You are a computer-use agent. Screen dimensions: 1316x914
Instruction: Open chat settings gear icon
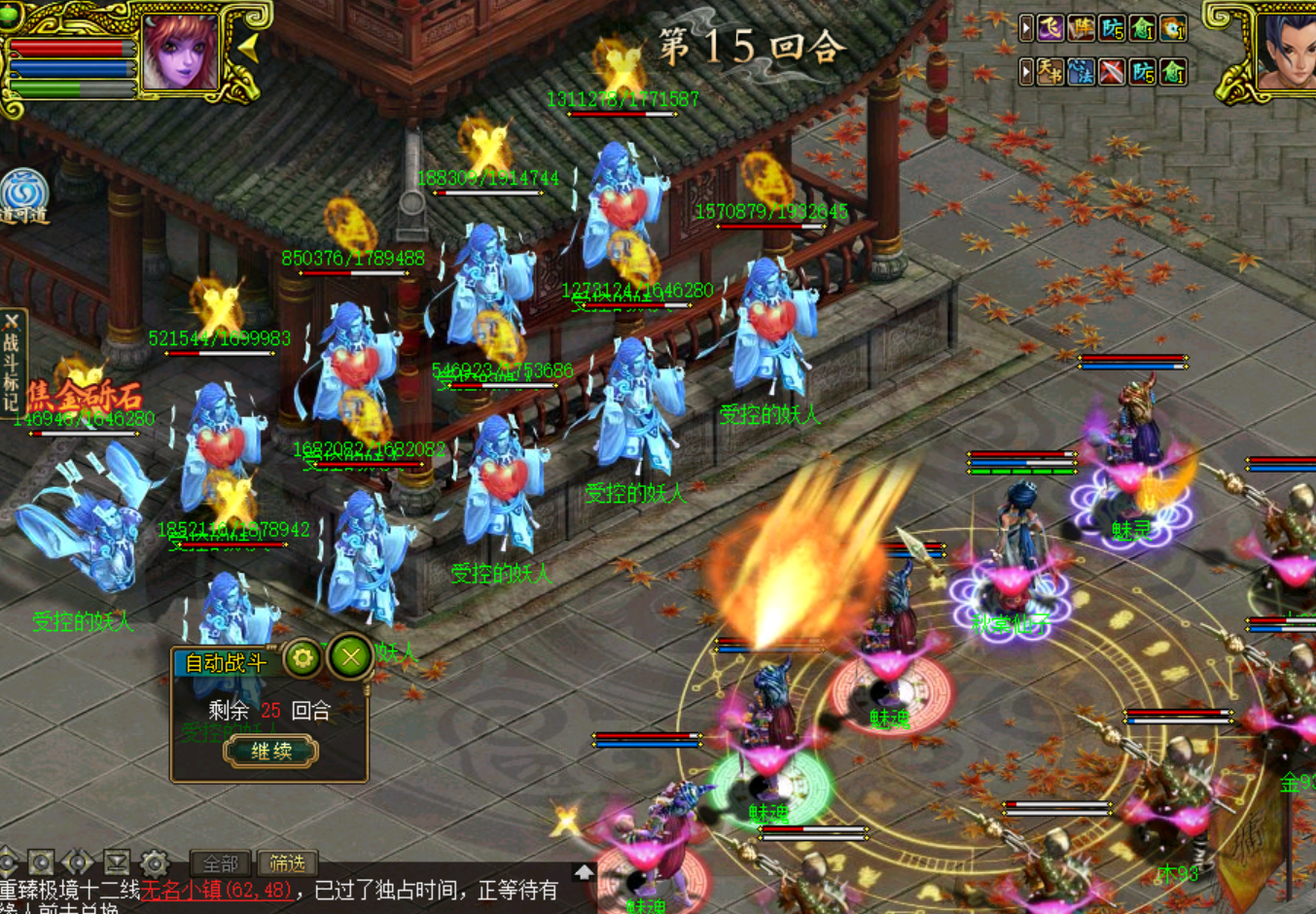[154, 862]
